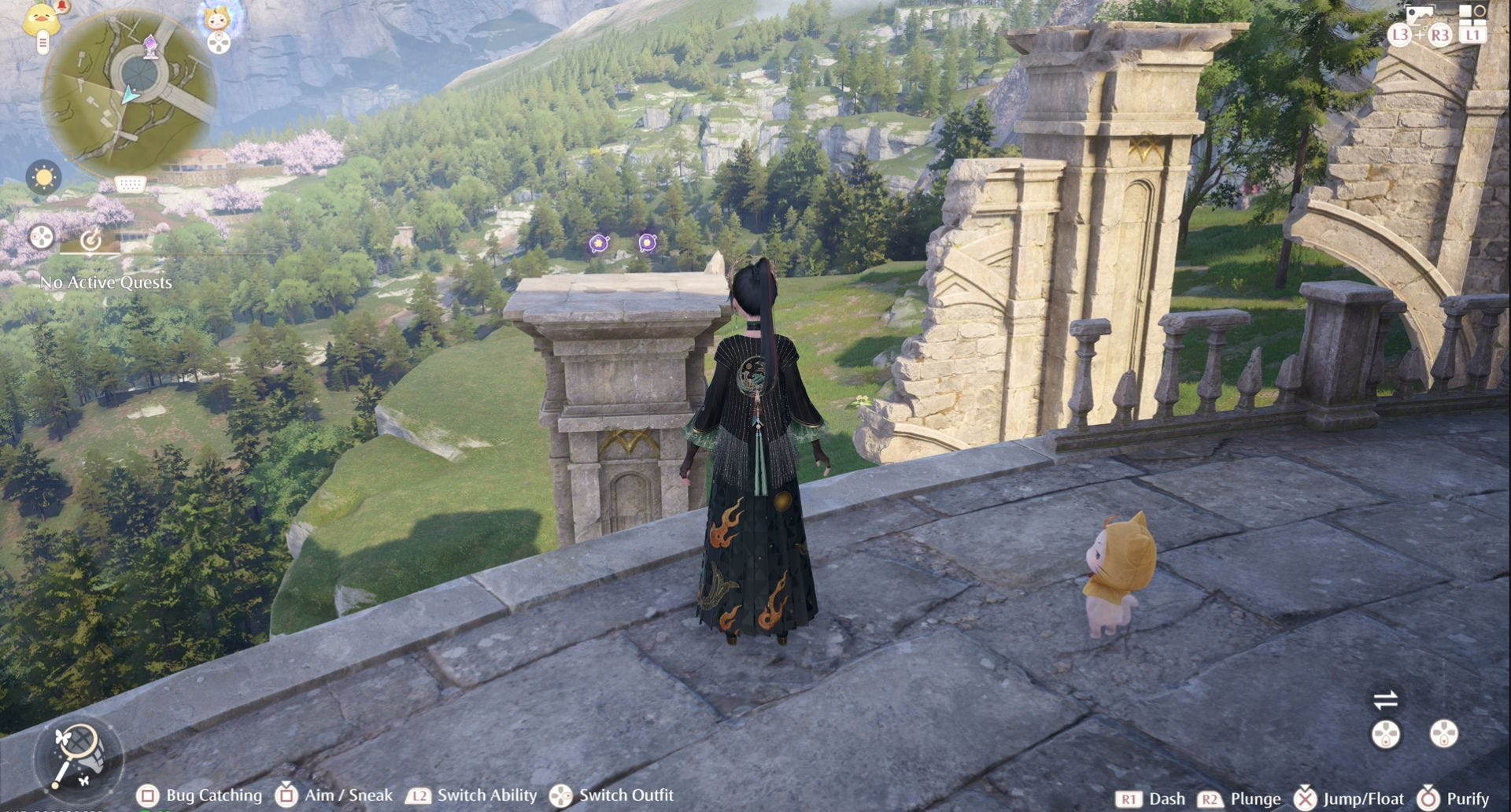Open the grid shortcut menu icon
The height and width of the screenshot is (812, 1511).
click(1472, 14)
